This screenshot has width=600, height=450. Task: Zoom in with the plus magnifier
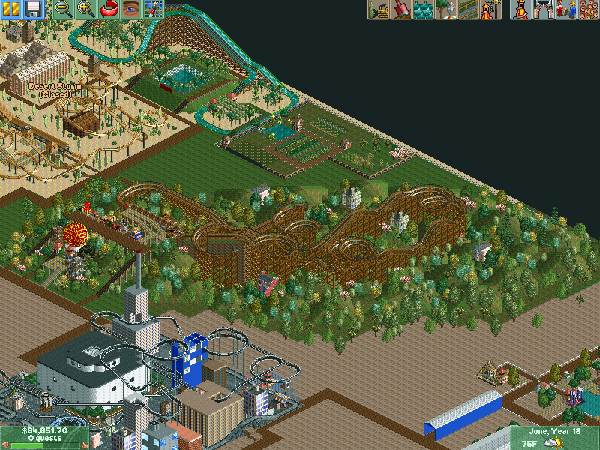coord(84,9)
